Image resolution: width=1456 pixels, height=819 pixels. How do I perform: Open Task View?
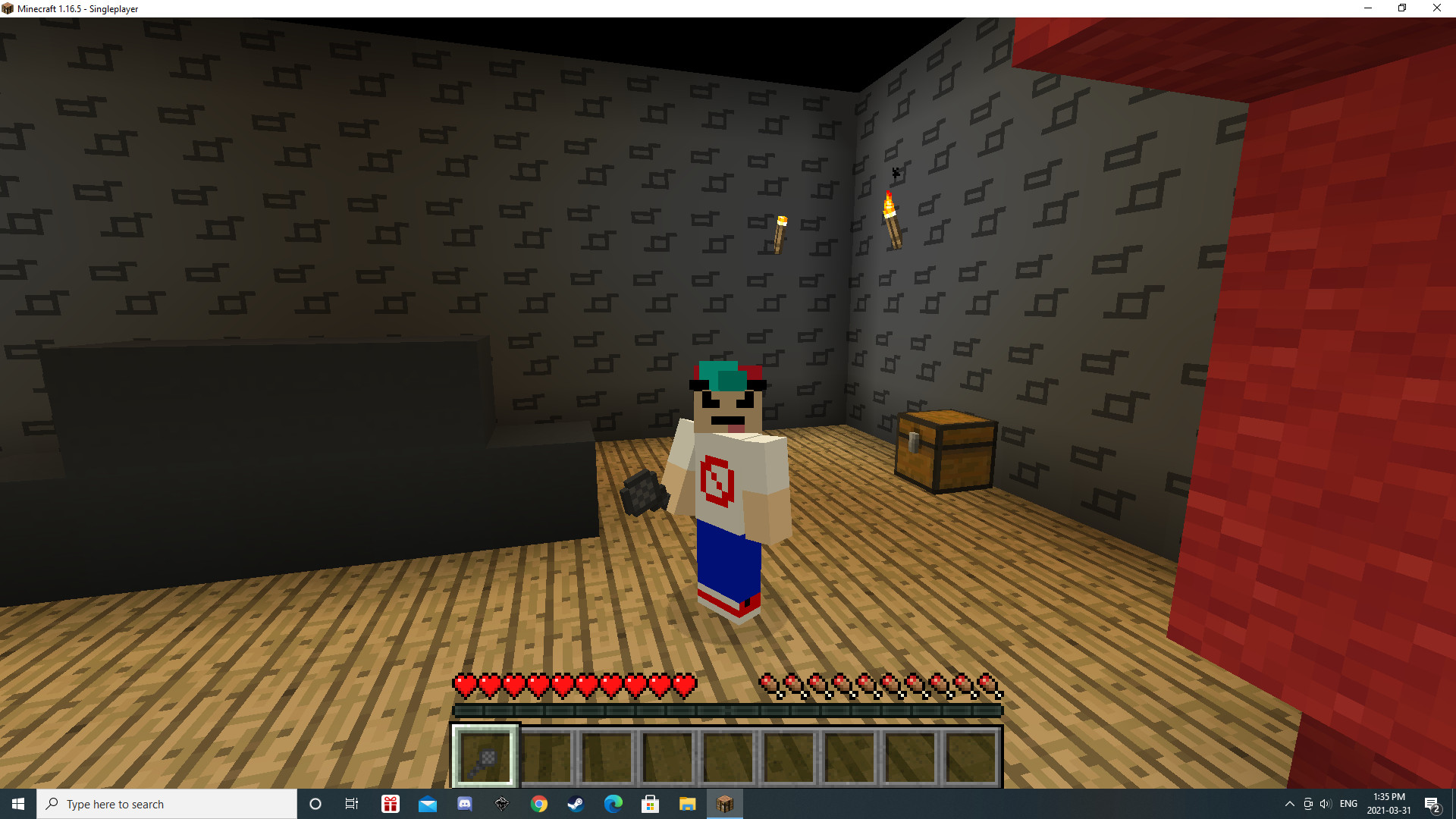[352, 803]
